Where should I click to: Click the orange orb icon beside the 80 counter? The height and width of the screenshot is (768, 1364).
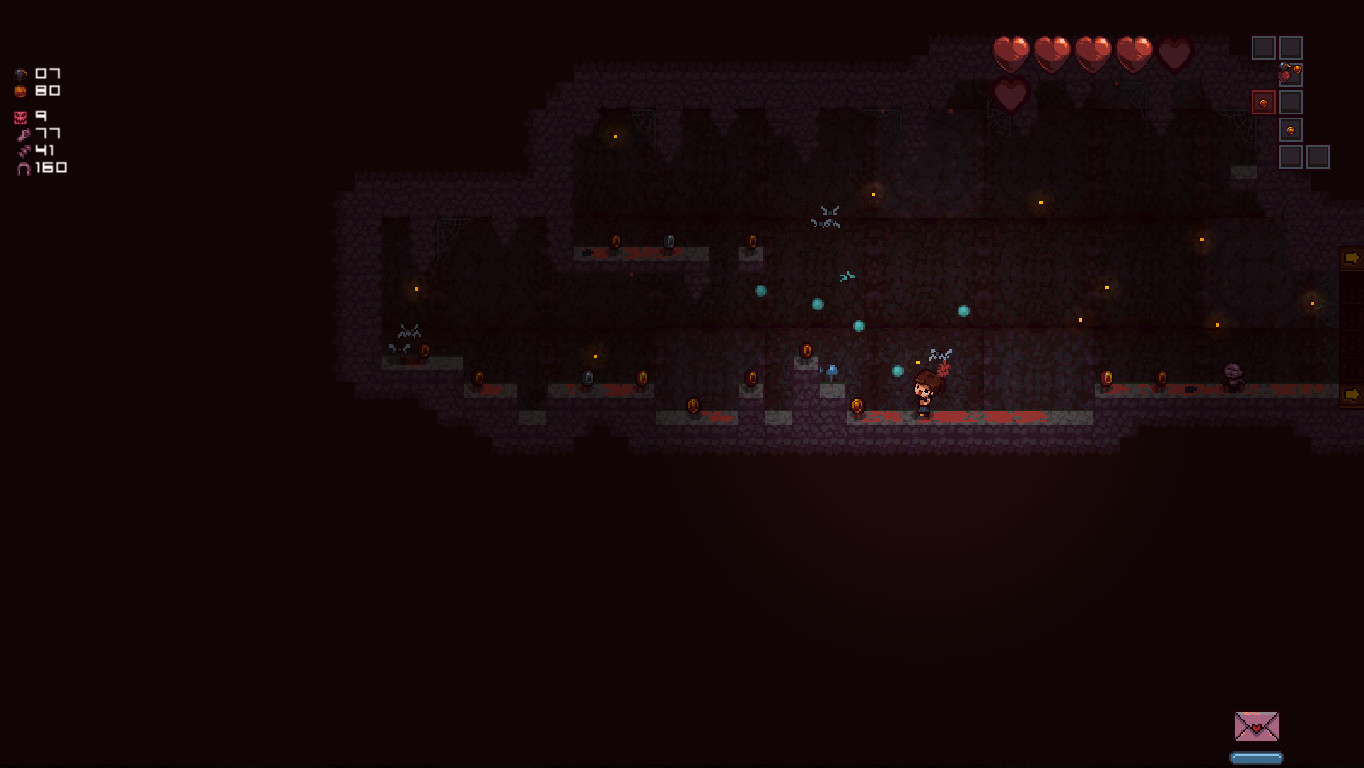(x=20, y=91)
